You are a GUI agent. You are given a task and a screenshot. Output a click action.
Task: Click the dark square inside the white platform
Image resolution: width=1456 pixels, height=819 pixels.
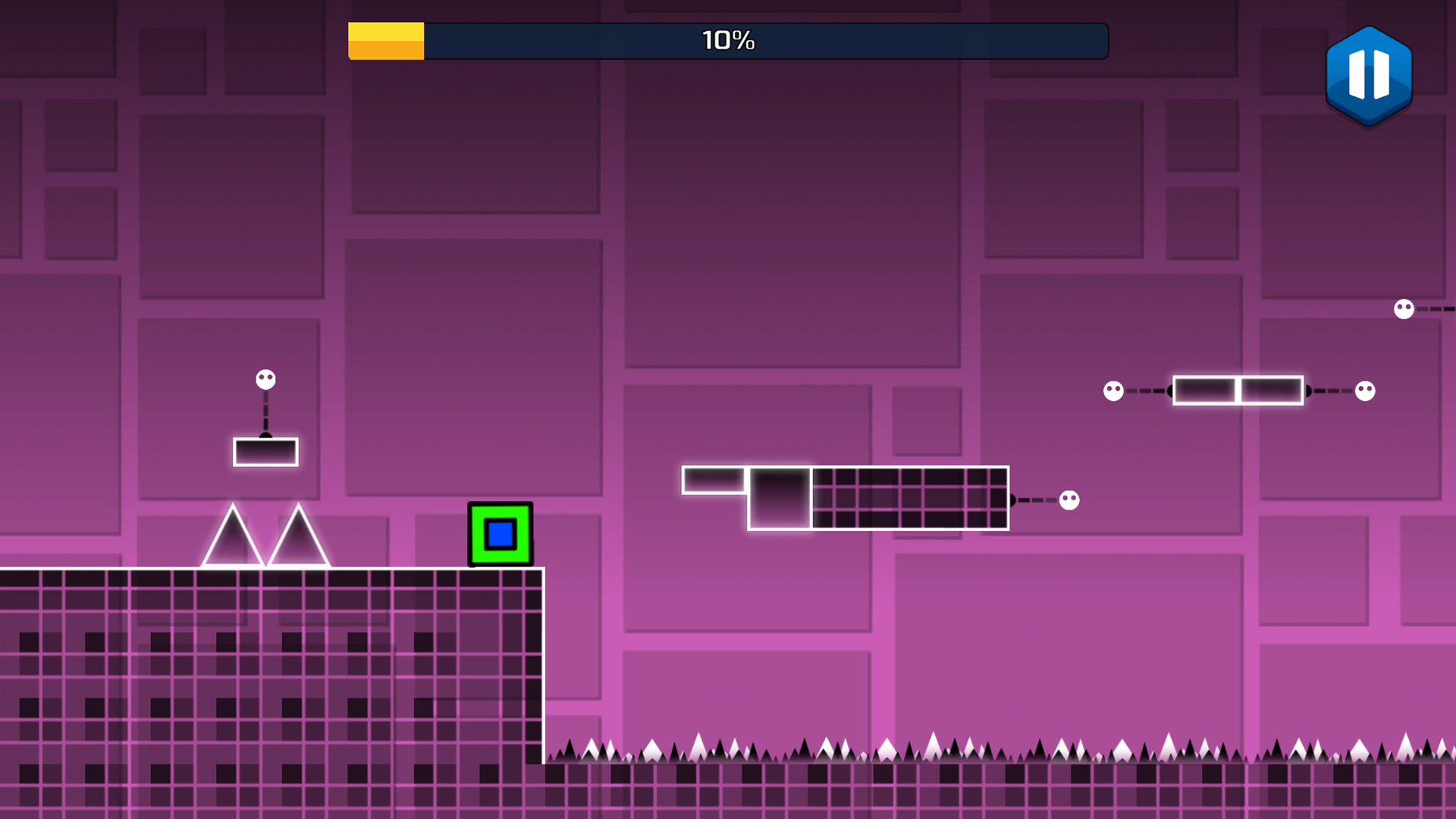coord(781,497)
